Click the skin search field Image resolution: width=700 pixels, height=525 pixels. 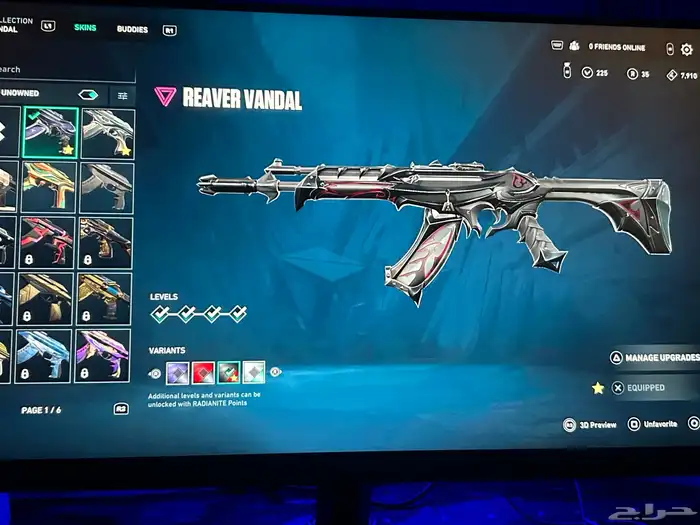(65, 70)
